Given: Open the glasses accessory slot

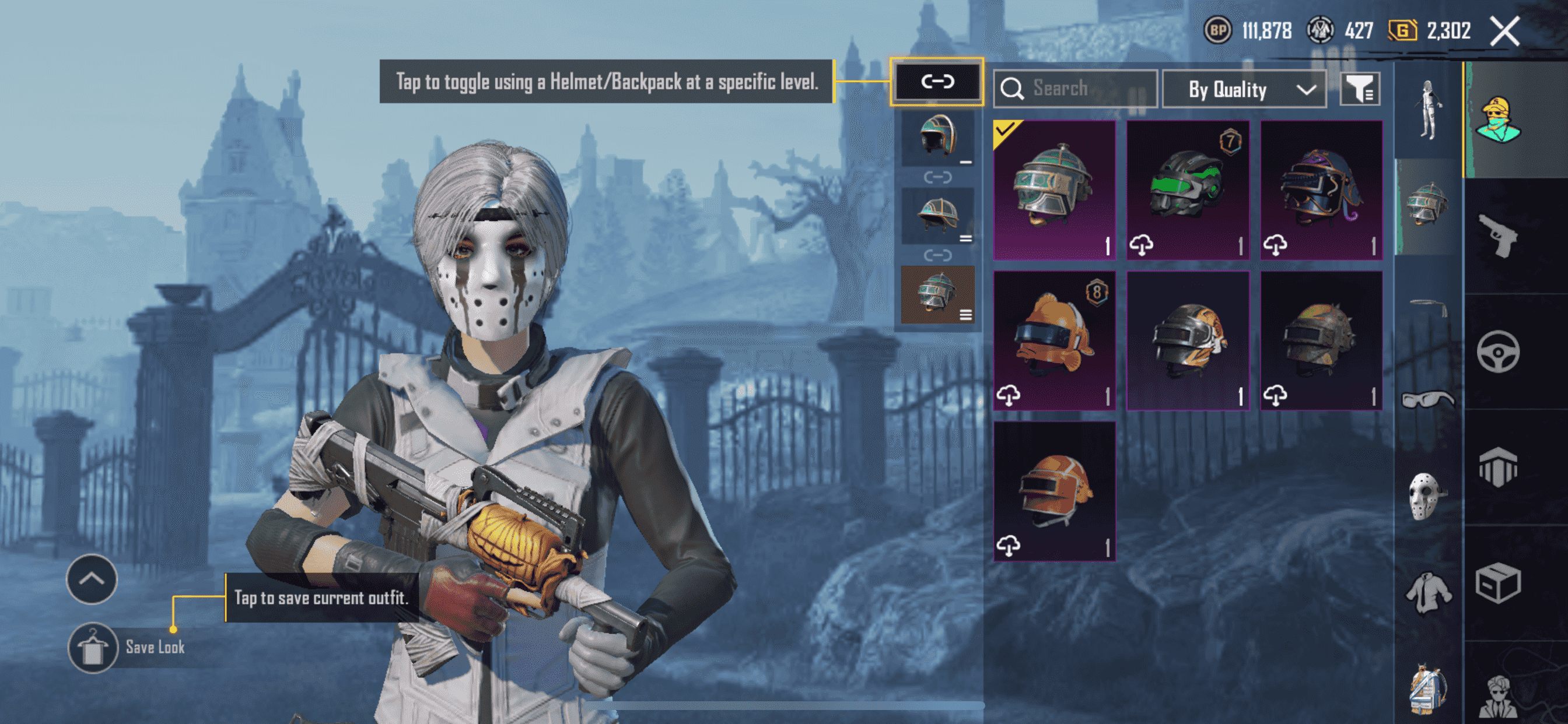Looking at the screenshot, I should 1427,400.
